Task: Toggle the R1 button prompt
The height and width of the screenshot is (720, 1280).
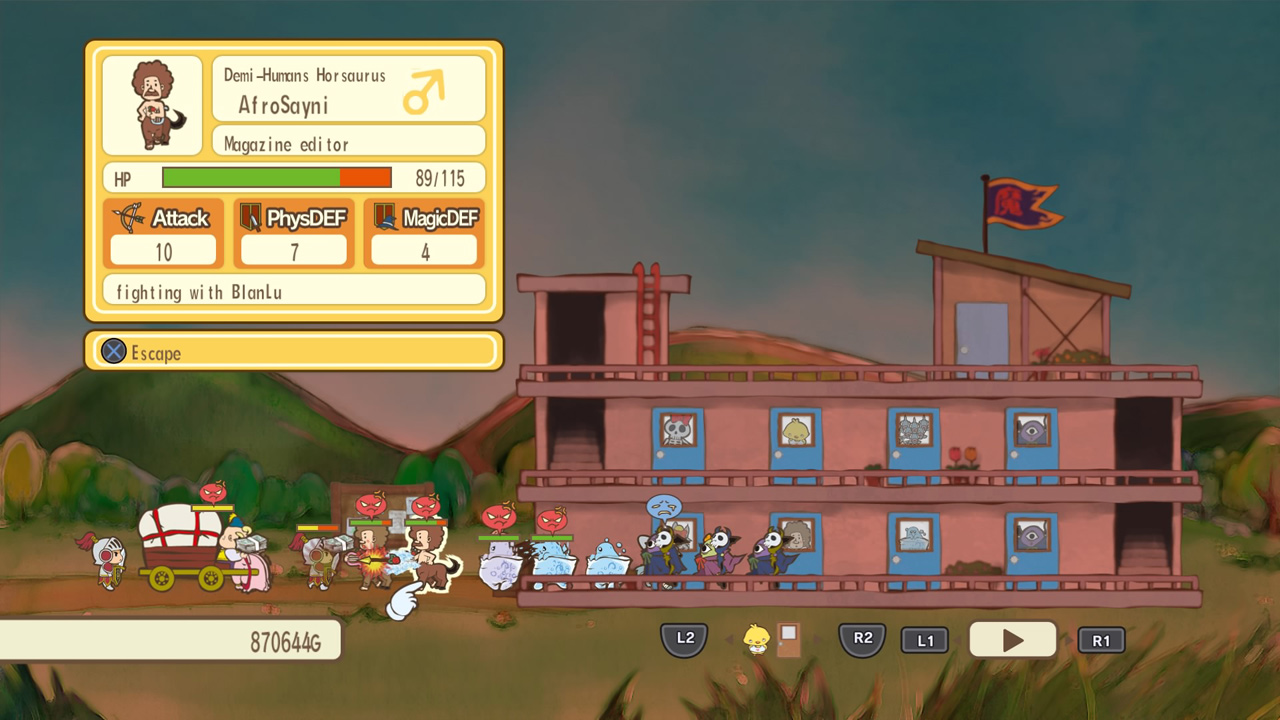Action: 1101,640
